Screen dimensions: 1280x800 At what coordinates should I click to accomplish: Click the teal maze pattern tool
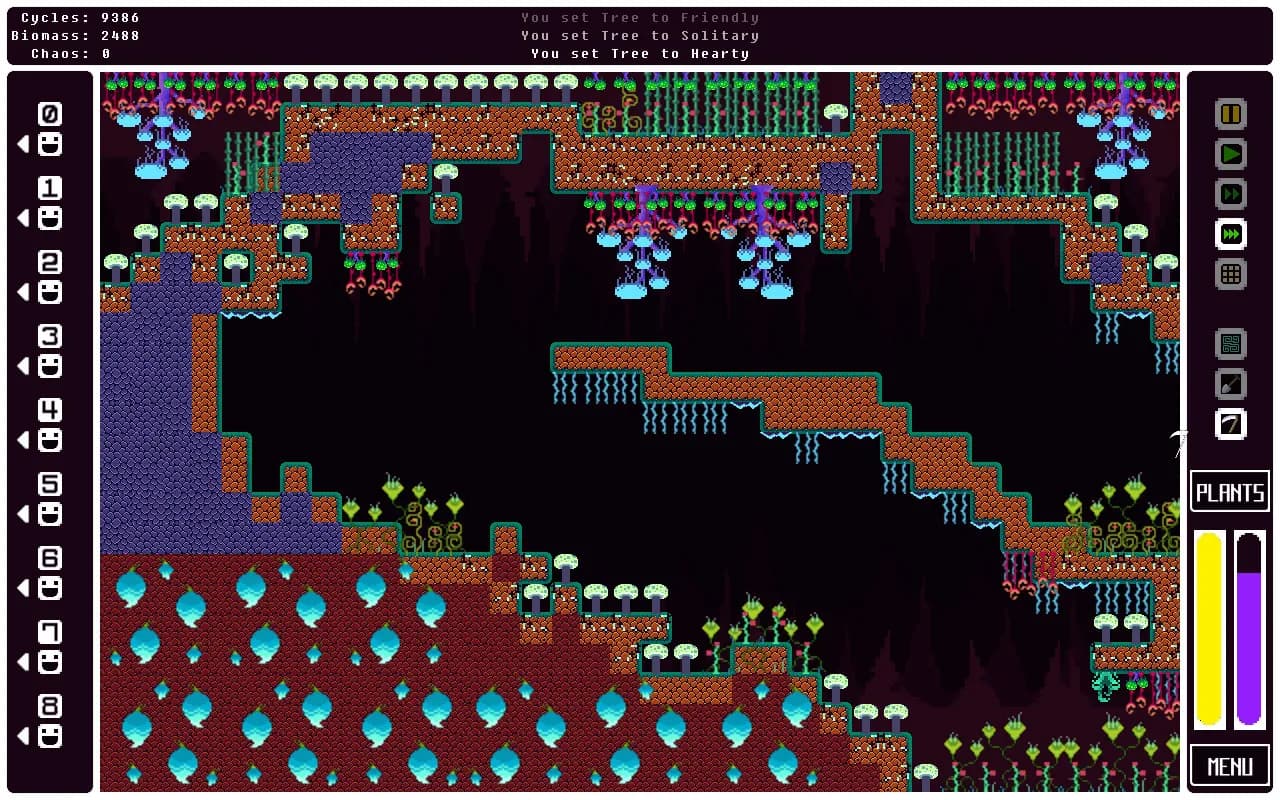(1231, 344)
